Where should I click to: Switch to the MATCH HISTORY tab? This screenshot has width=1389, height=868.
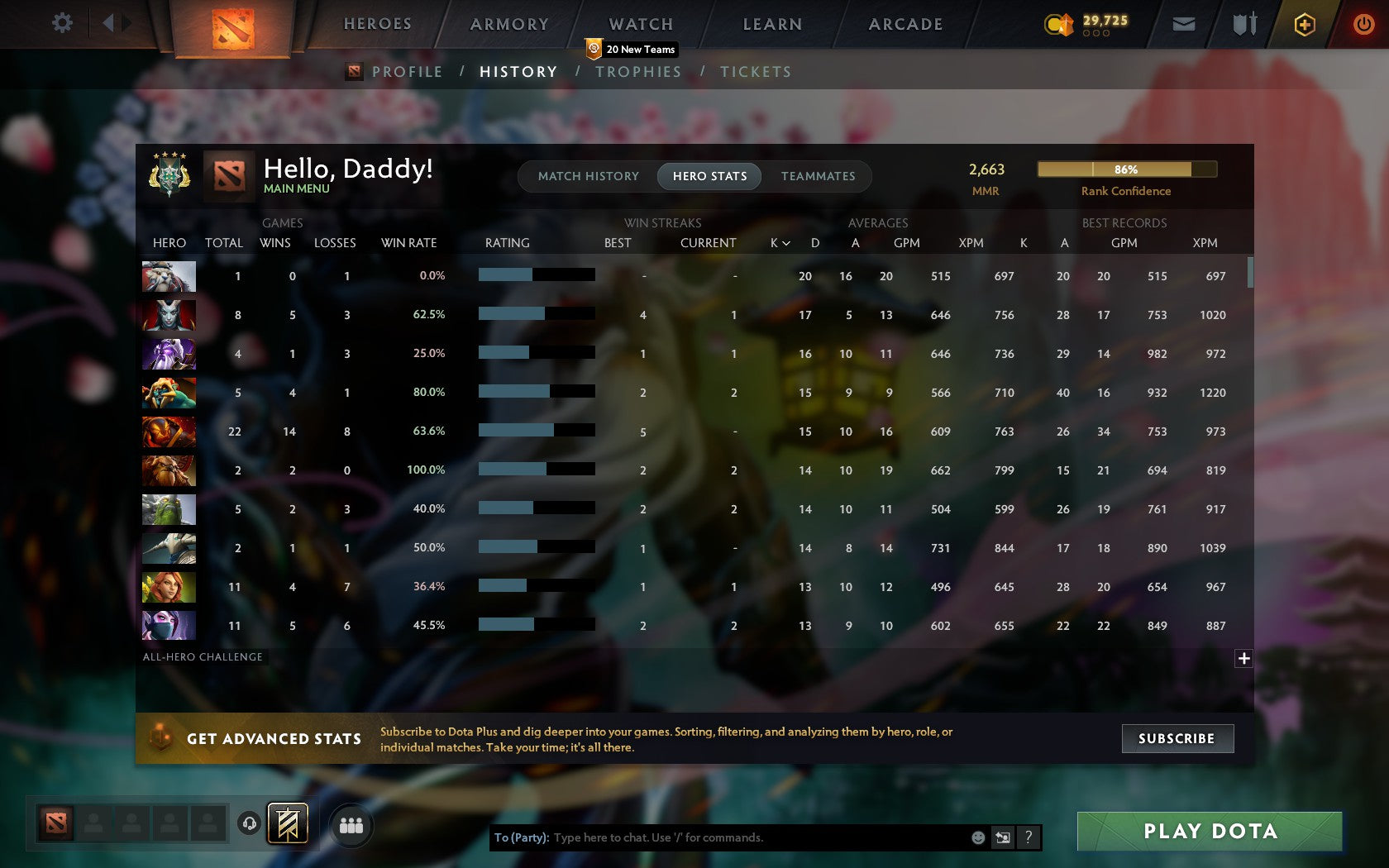coord(587,176)
